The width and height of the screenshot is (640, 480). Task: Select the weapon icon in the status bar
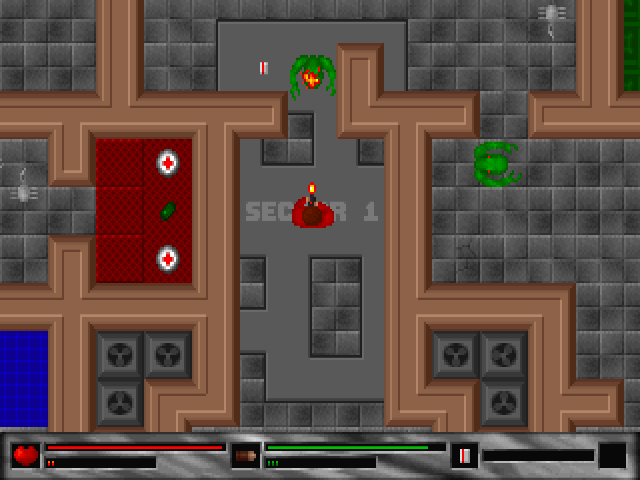coord(245,456)
